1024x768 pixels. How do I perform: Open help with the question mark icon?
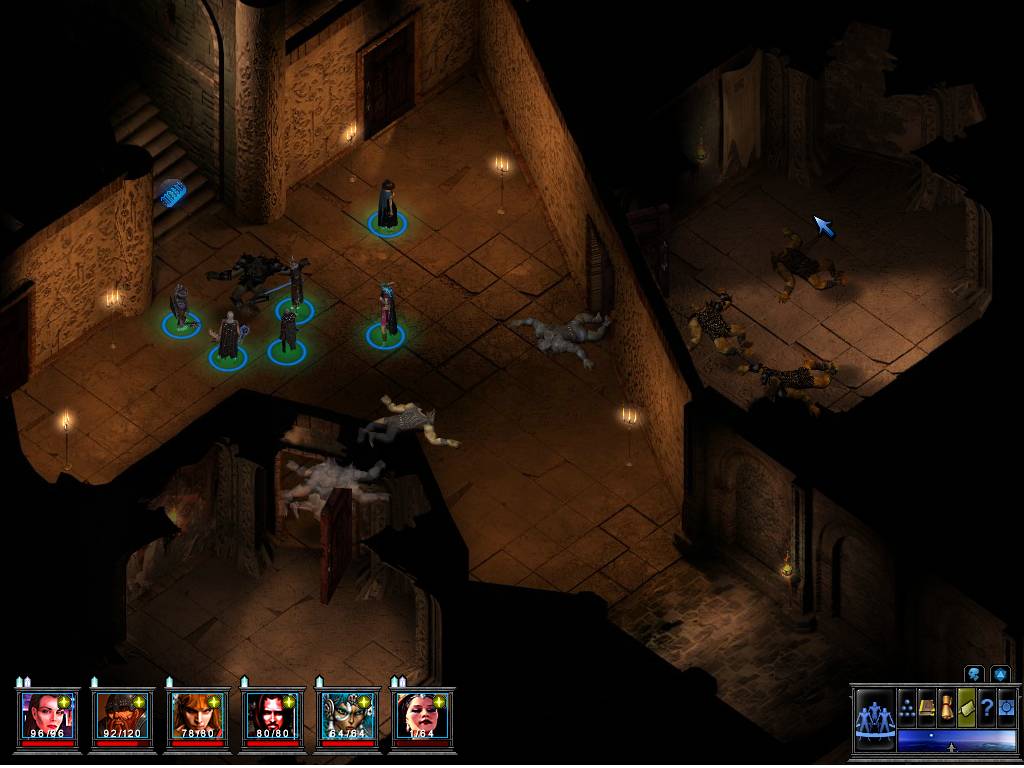point(986,707)
